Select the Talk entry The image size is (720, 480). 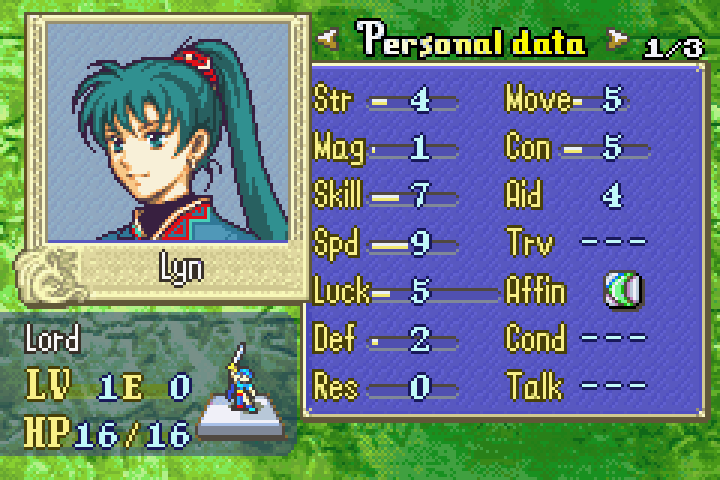coord(576,386)
